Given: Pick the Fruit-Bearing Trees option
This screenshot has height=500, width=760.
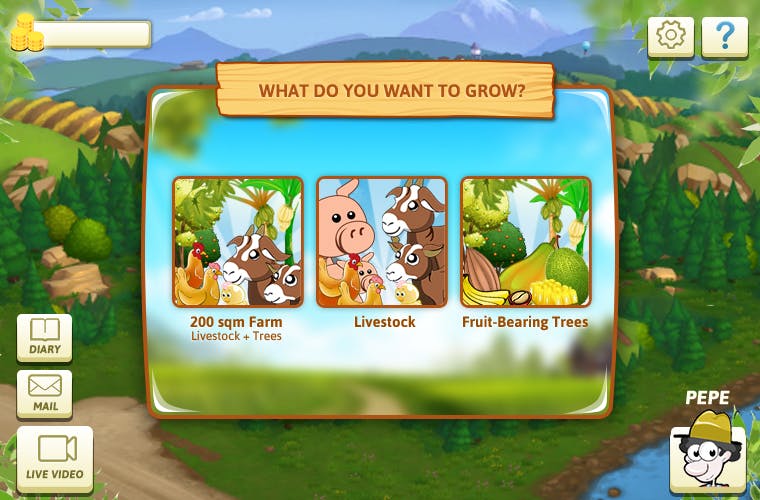Looking at the screenshot, I should click(x=525, y=242).
